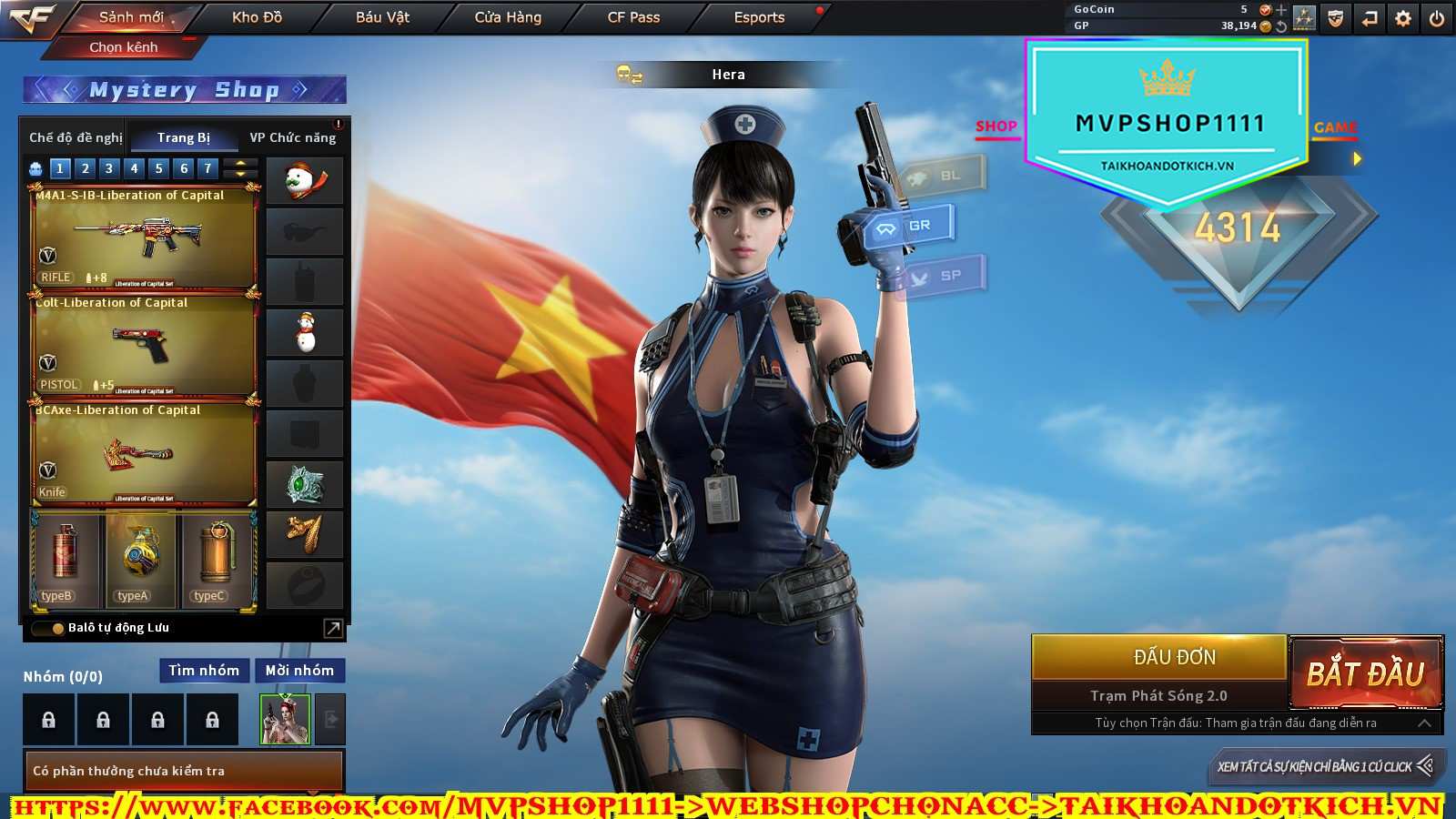This screenshot has height=819, width=1456.
Task: Open the CF Pass page
Action: (x=633, y=17)
